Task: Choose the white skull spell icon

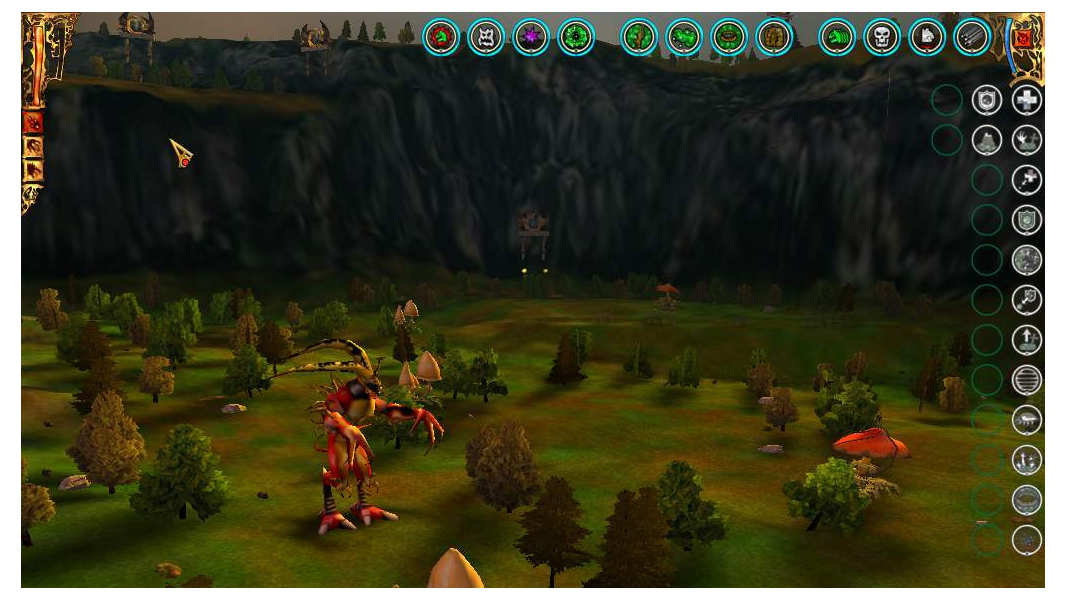Action: point(882,38)
